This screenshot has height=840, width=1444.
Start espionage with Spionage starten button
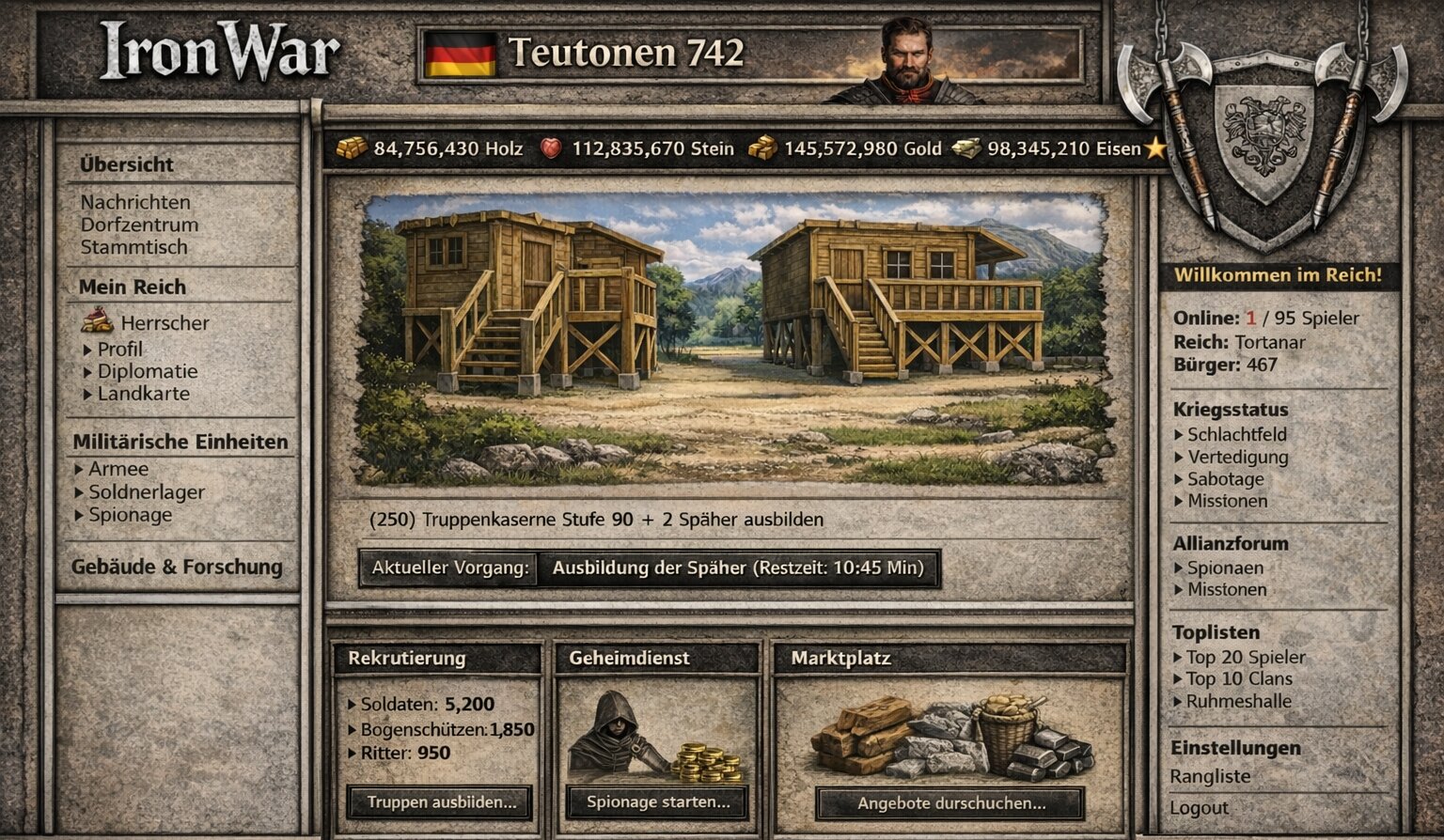(x=658, y=802)
